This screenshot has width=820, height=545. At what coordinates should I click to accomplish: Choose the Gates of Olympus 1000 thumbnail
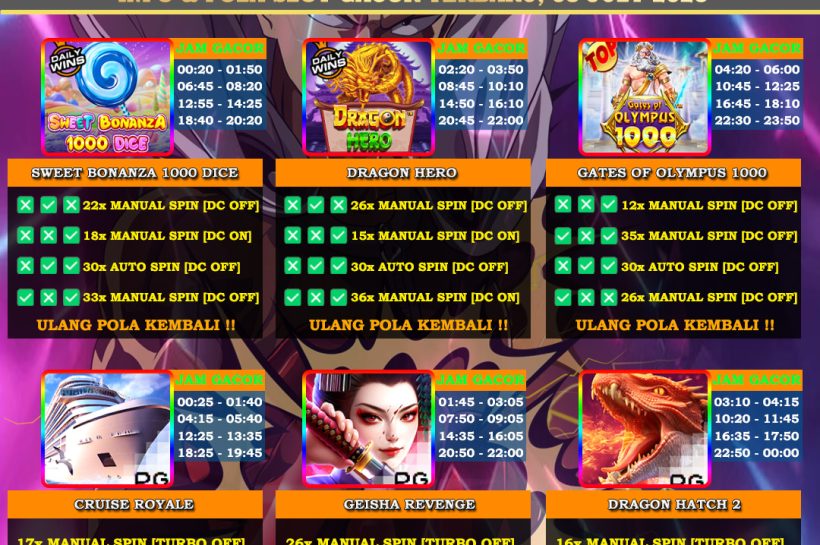coord(644,97)
